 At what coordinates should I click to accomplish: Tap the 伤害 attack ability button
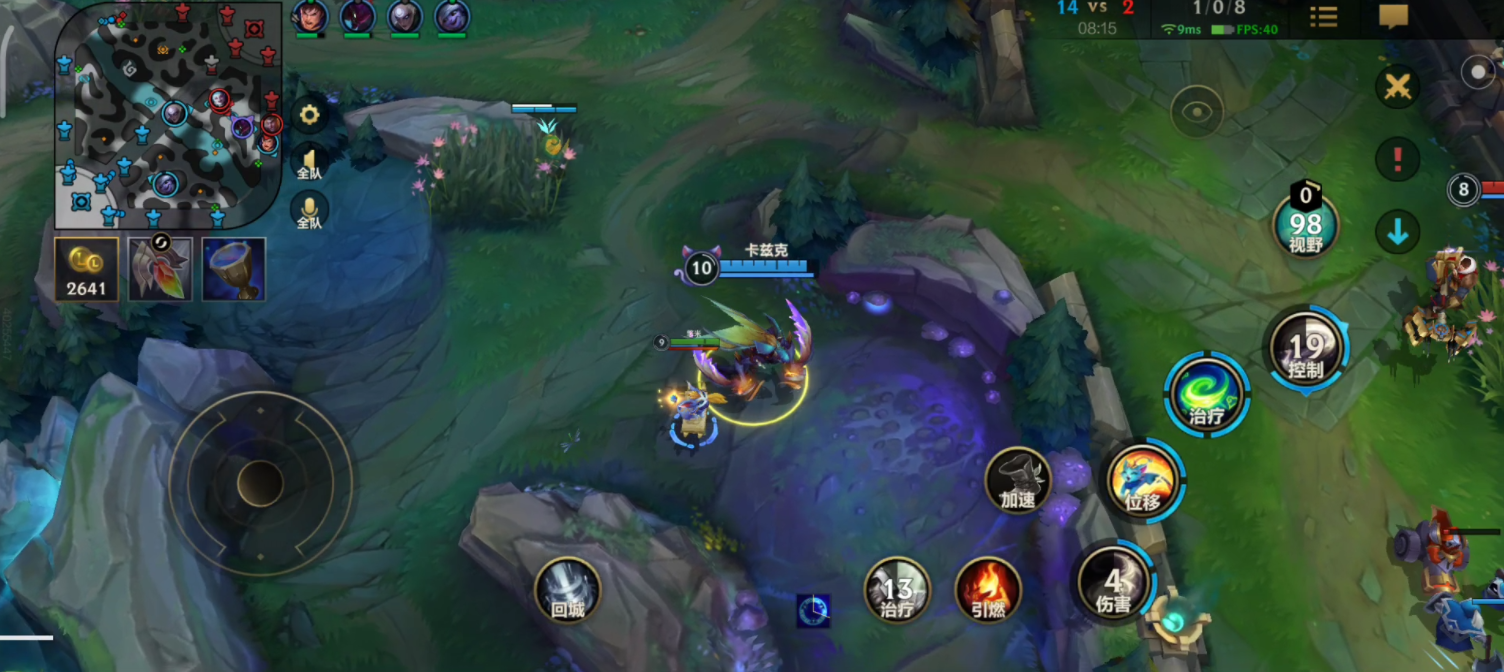[x=1113, y=584]
